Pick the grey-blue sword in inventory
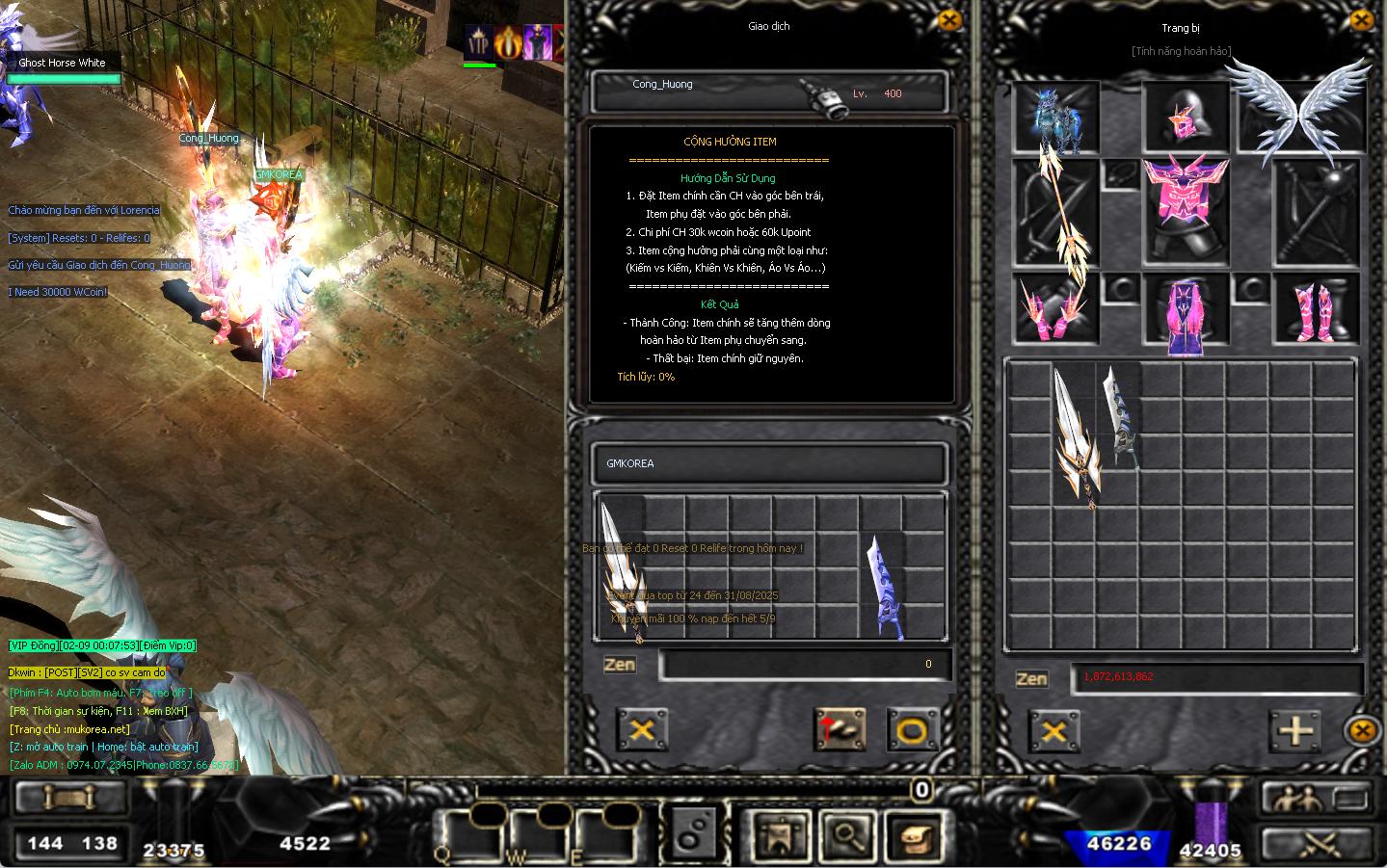Image resolution: width=1387 pixels, height=868 pixels. click(1121, 417)
